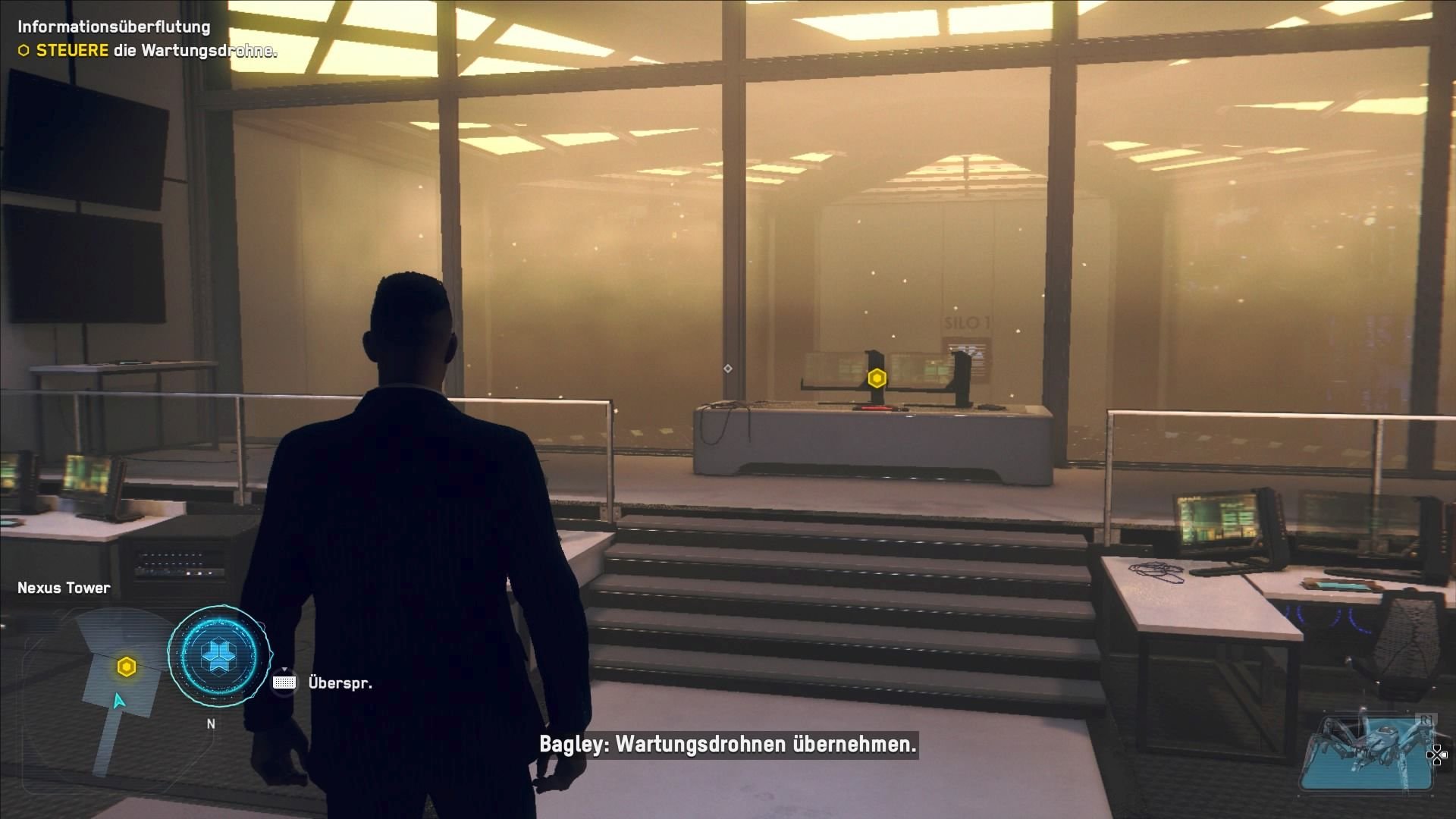Click the R1 button prompt above the drone widget

(1426, 719)
